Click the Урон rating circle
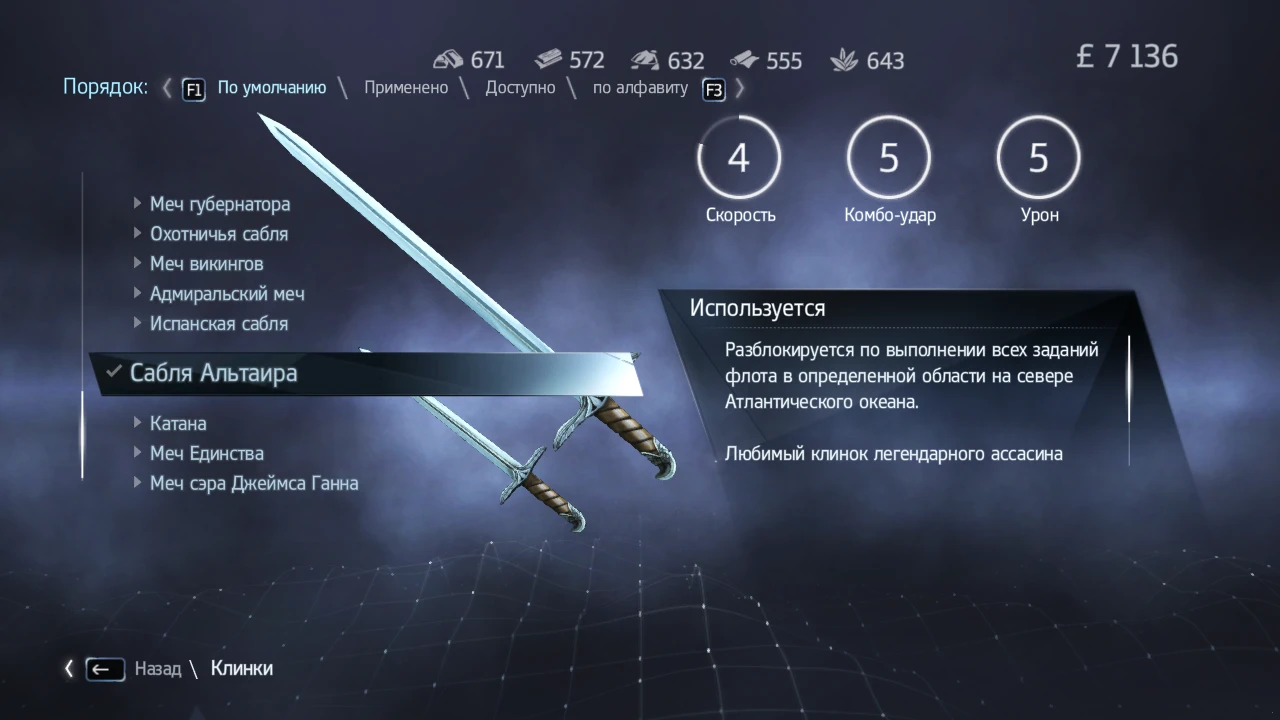 pos(1038,157)
